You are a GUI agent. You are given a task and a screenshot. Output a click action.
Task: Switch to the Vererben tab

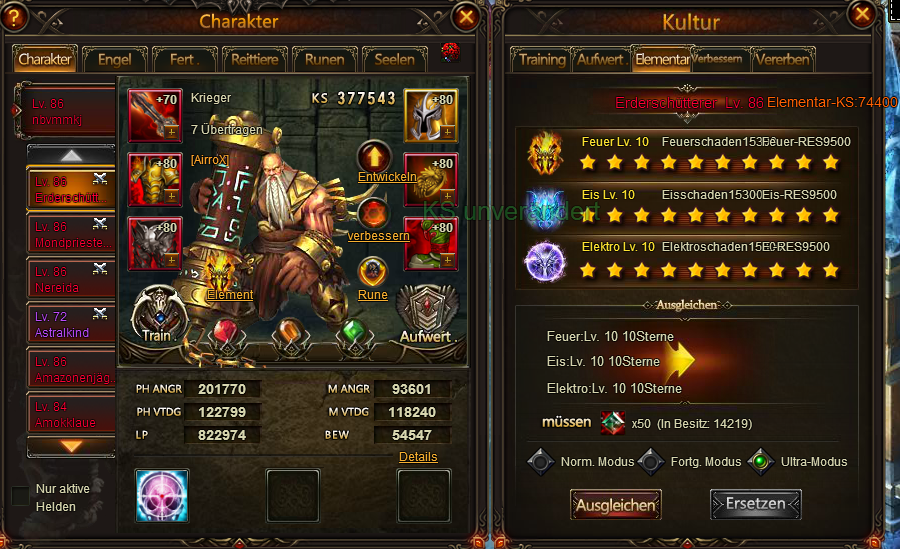[783, 59]
